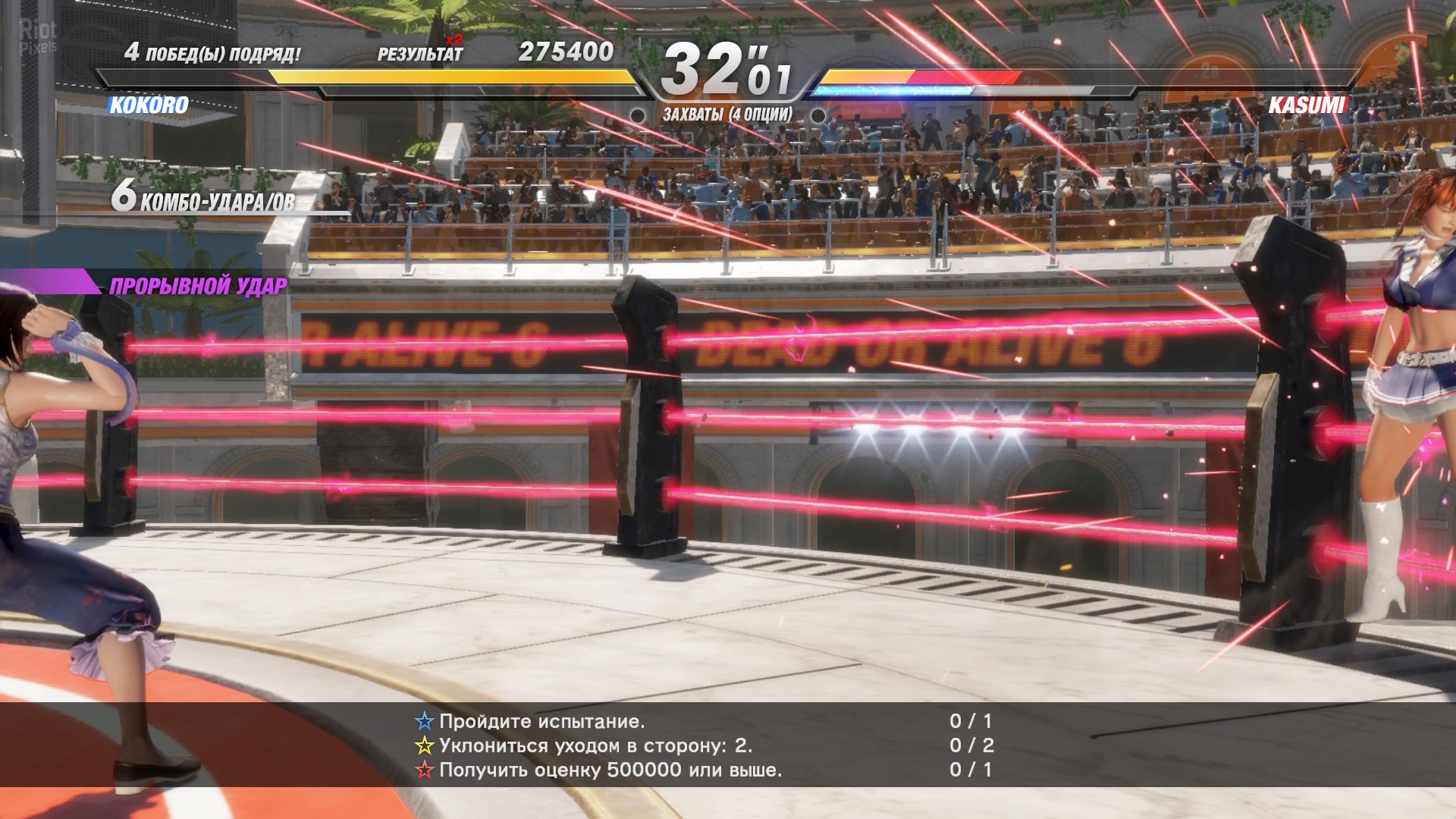Select the "Пройдите испытание" objective row
Viewport: 1456px width, 819px height.
(541, 721)
